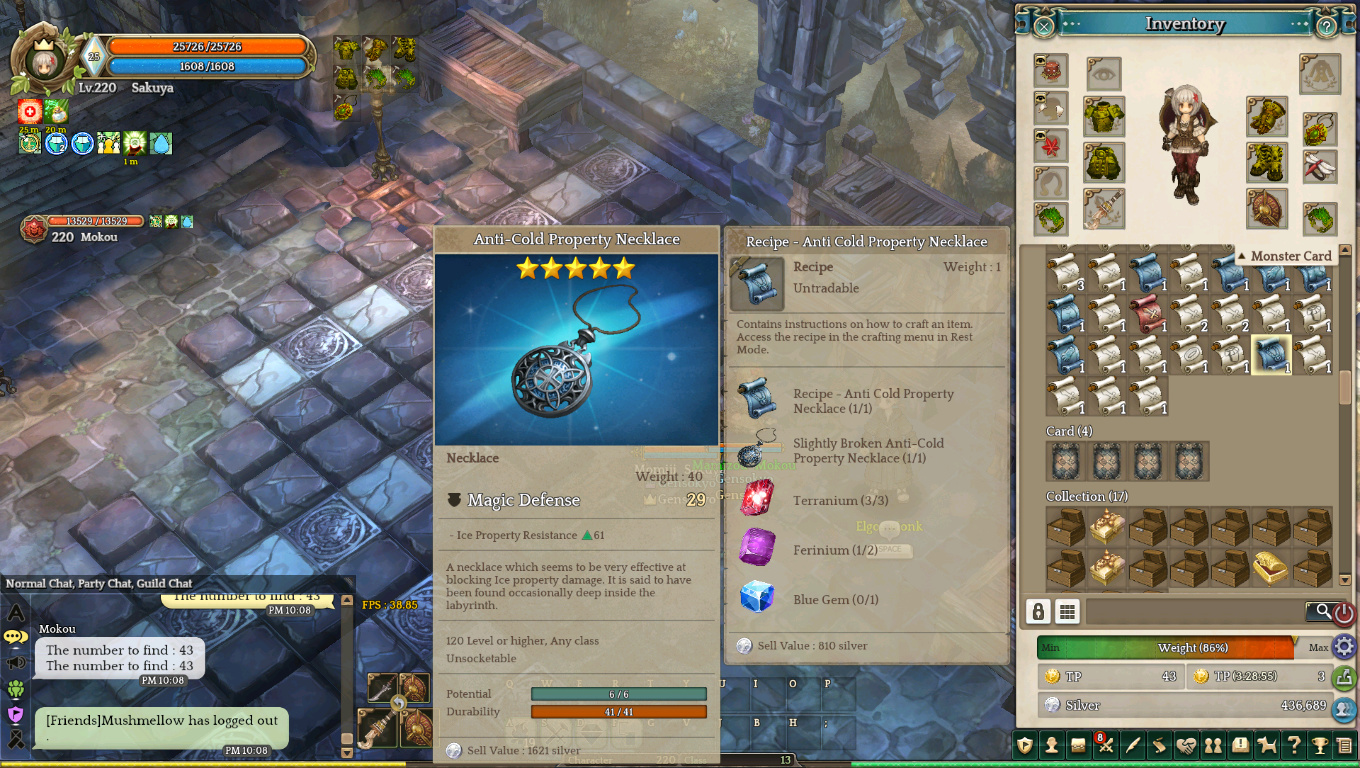Open the Inventory help button
This screenshot has height=768, width=1360.
pos(1326,27)
